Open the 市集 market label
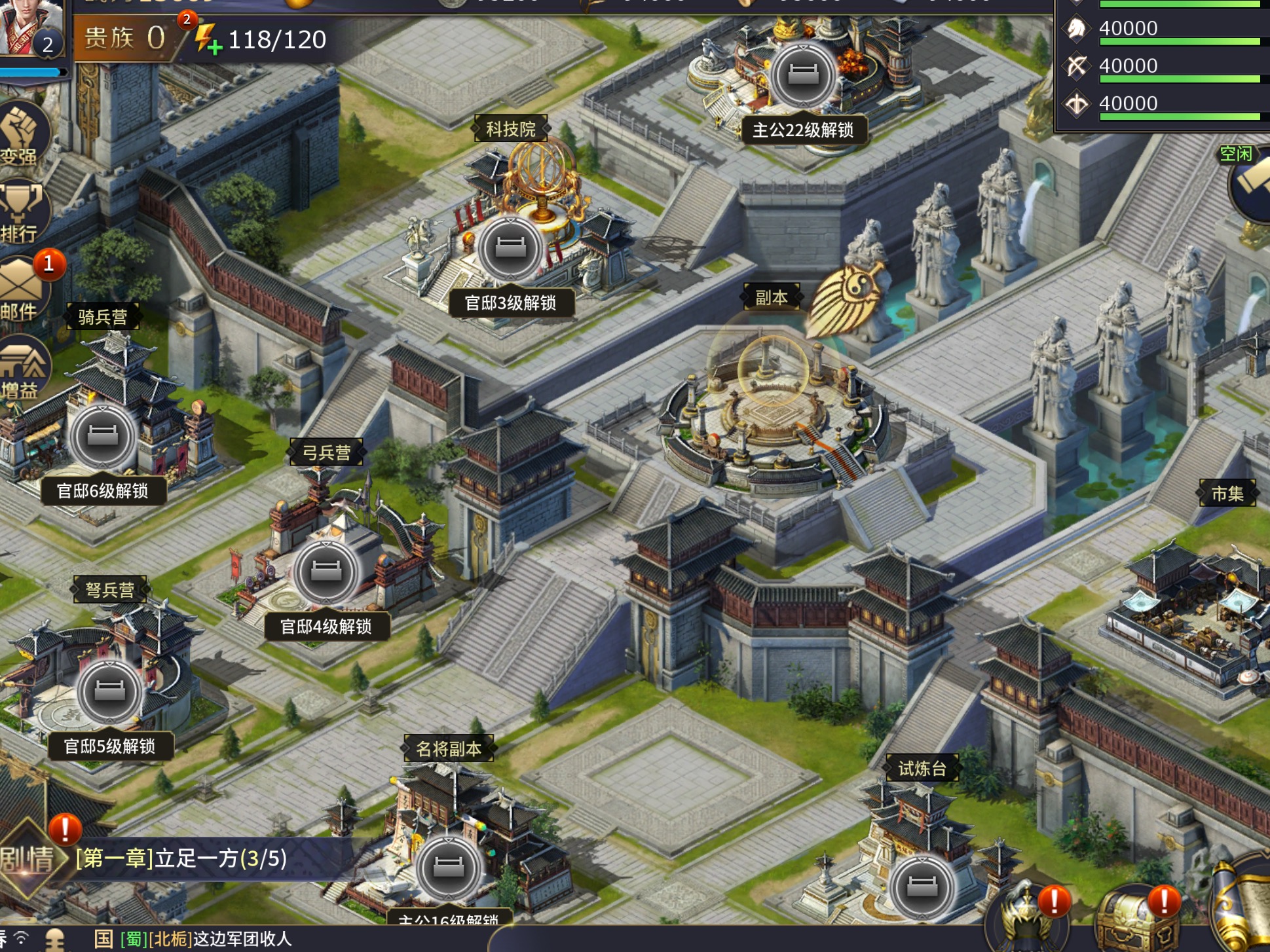This screenshot has height=952, width=1270. 1227,493
